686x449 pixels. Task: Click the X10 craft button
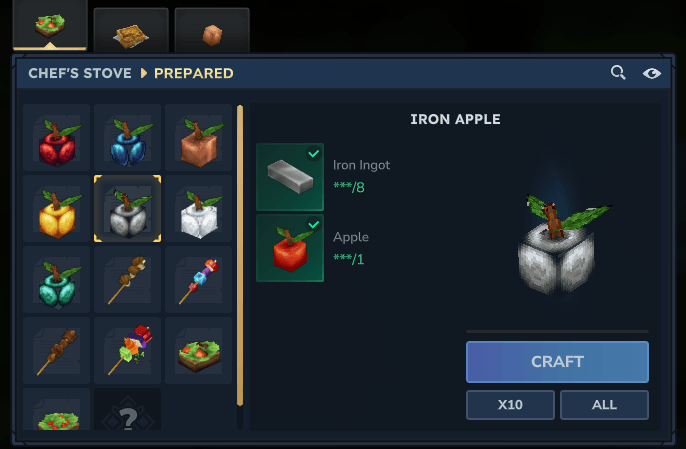point(511,405)
